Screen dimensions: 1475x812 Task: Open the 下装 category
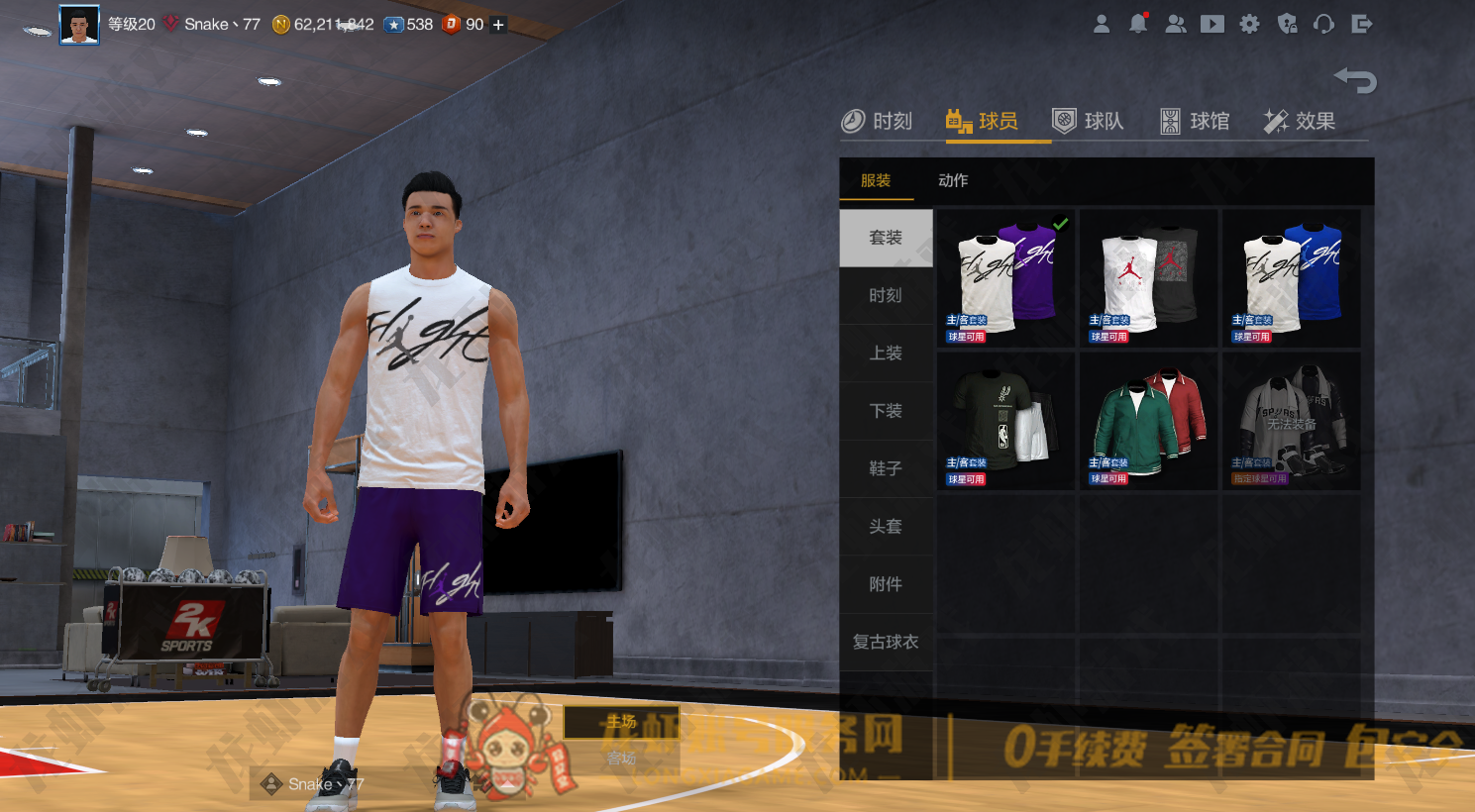coord(886,411)
